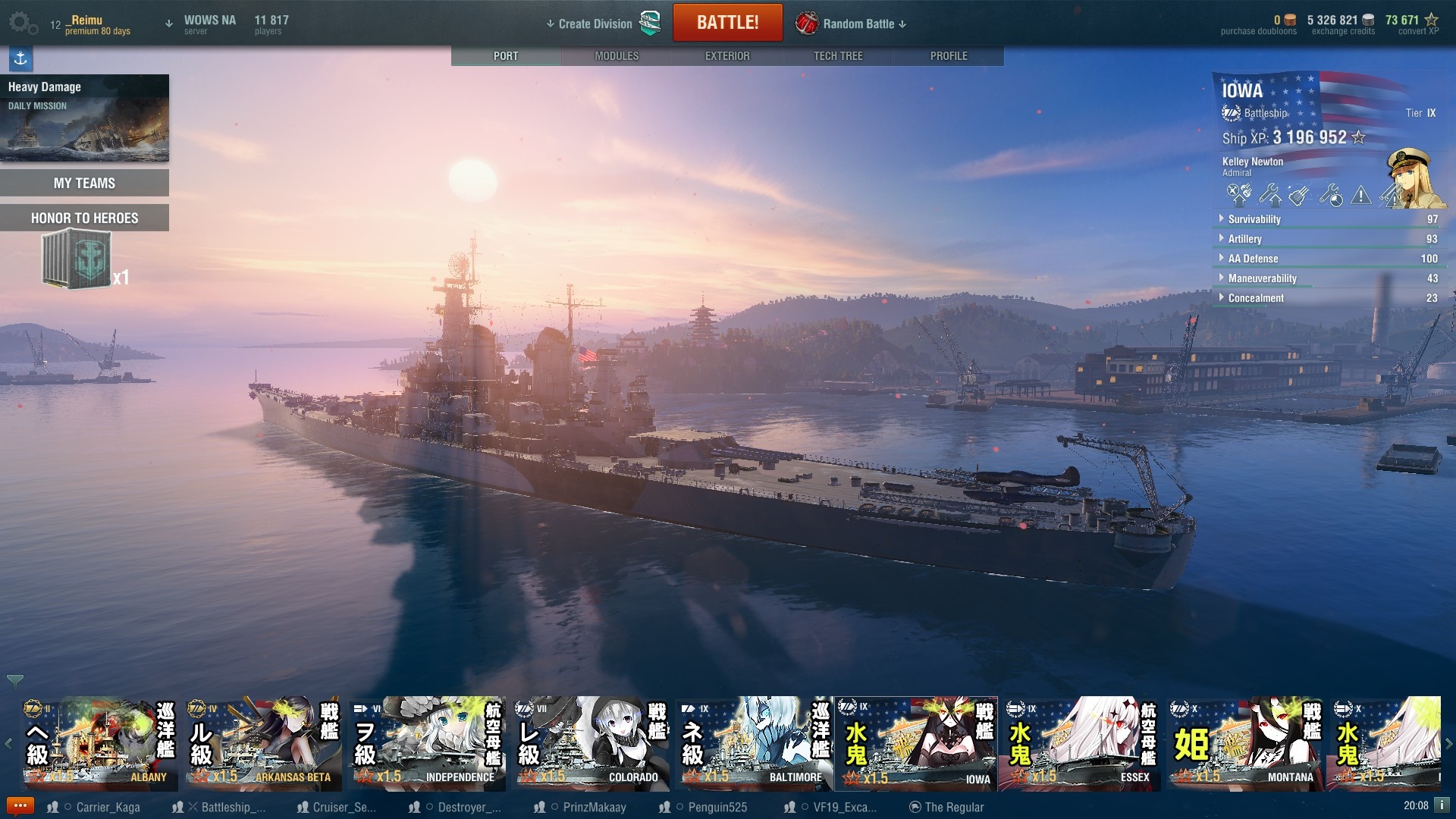The image size is (1456, 819).
Task: Click the Carrier_Kaga chat channel
Action: (x=107, y=807)
